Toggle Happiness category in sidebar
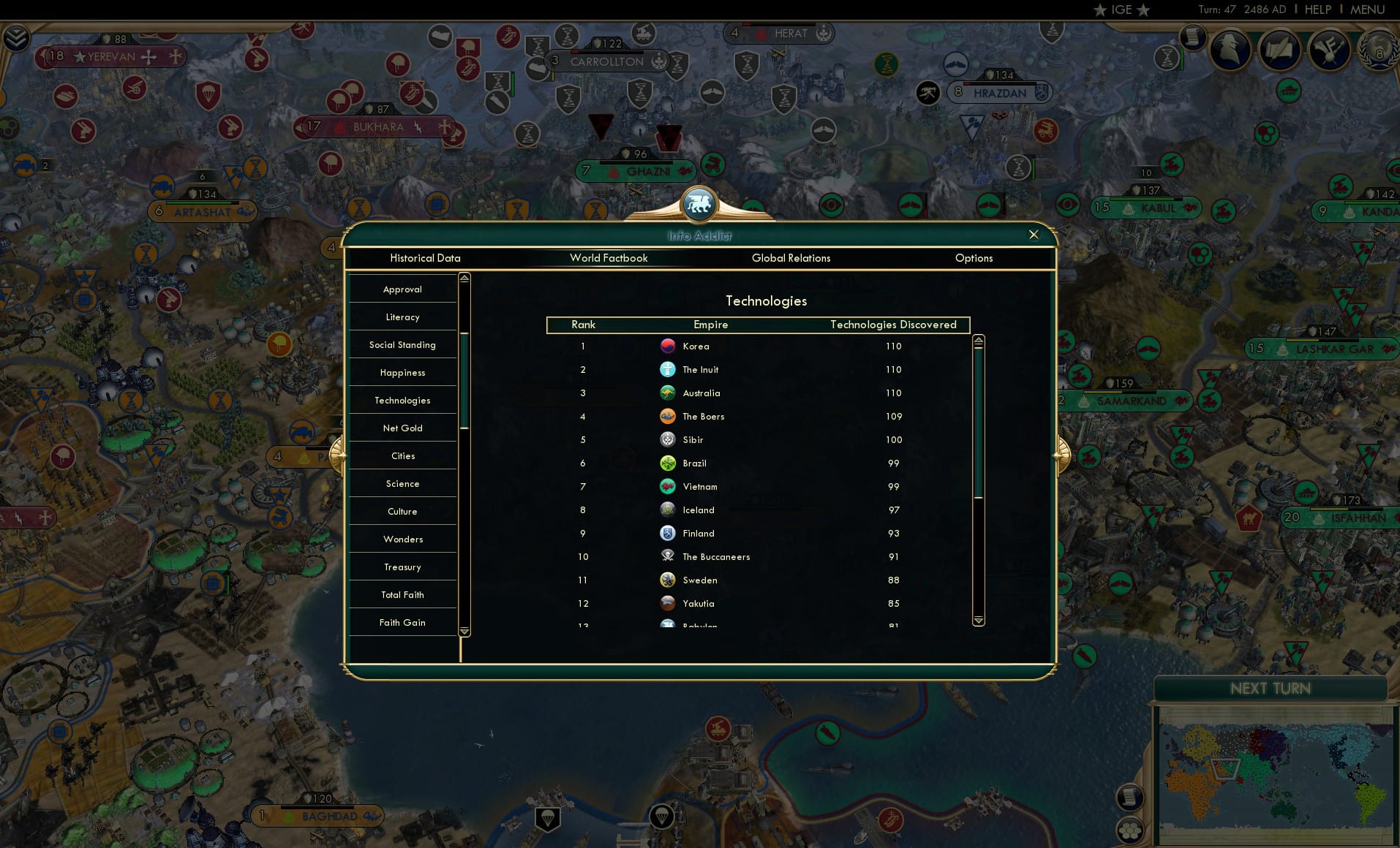Image resolution: width=1400 pixels, height=848 pixels. point(402,372)
